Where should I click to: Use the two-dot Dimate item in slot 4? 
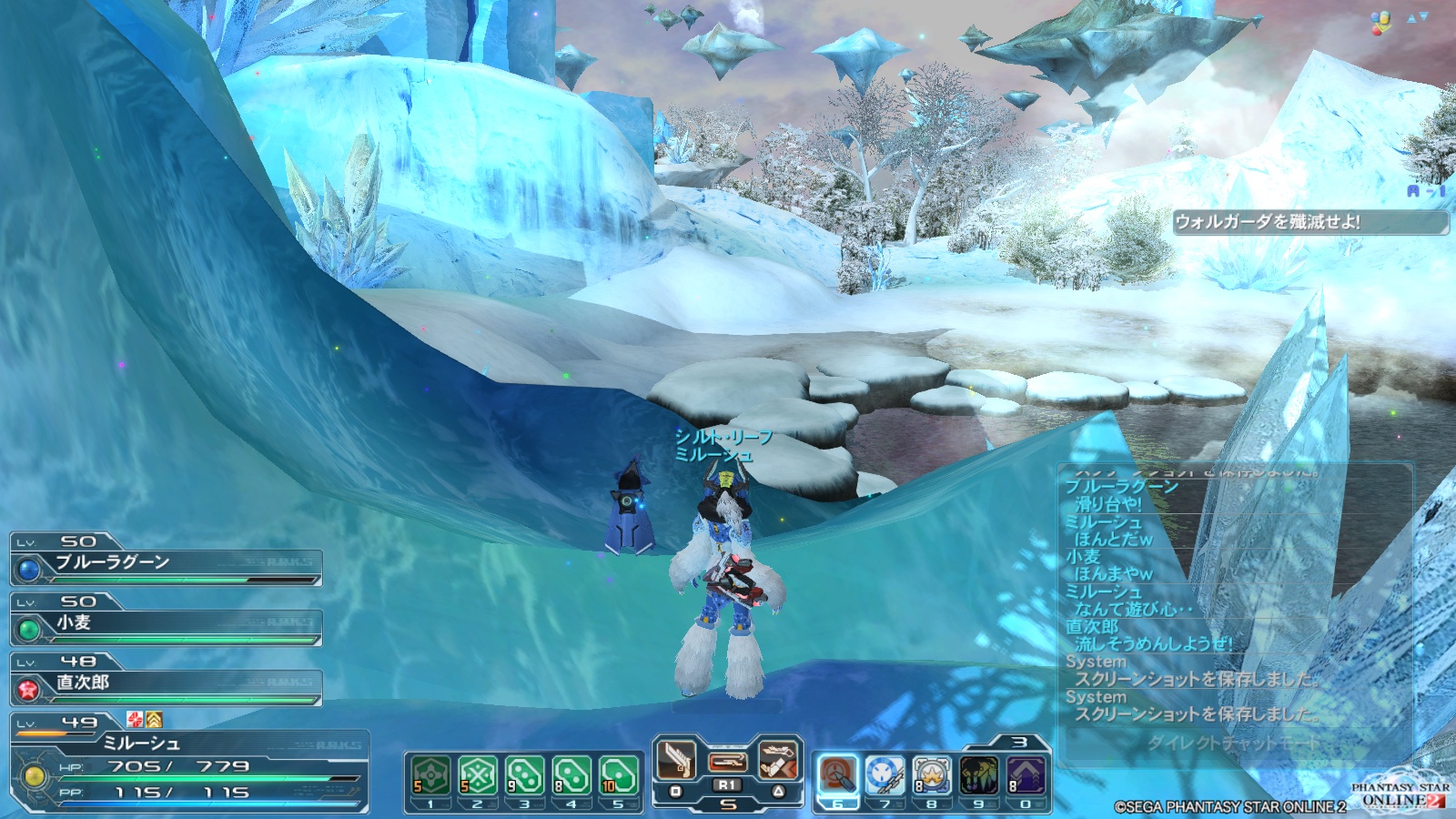[x=571, y=775]
